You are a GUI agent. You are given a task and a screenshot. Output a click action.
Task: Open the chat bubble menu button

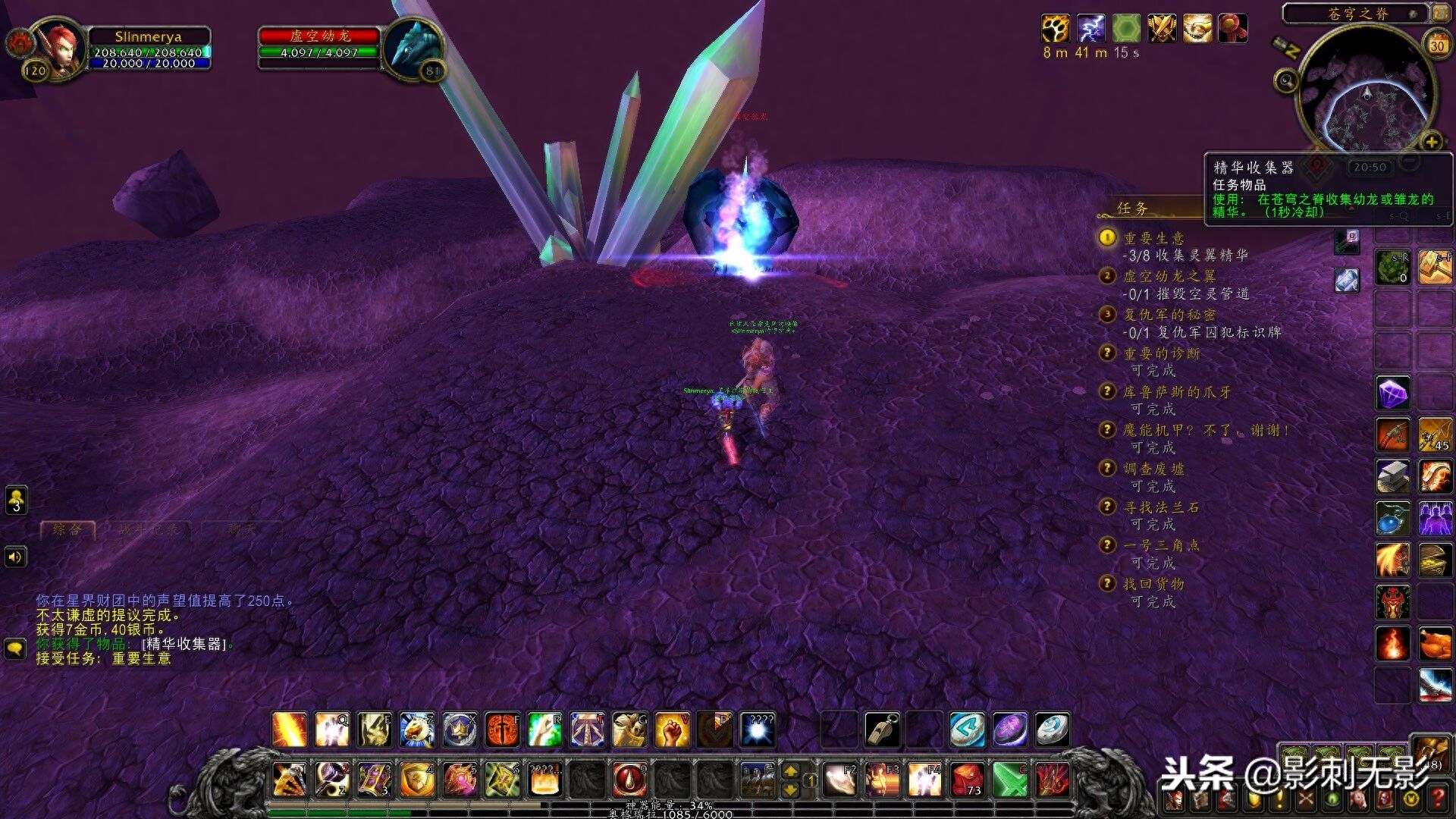coord(16,648)
